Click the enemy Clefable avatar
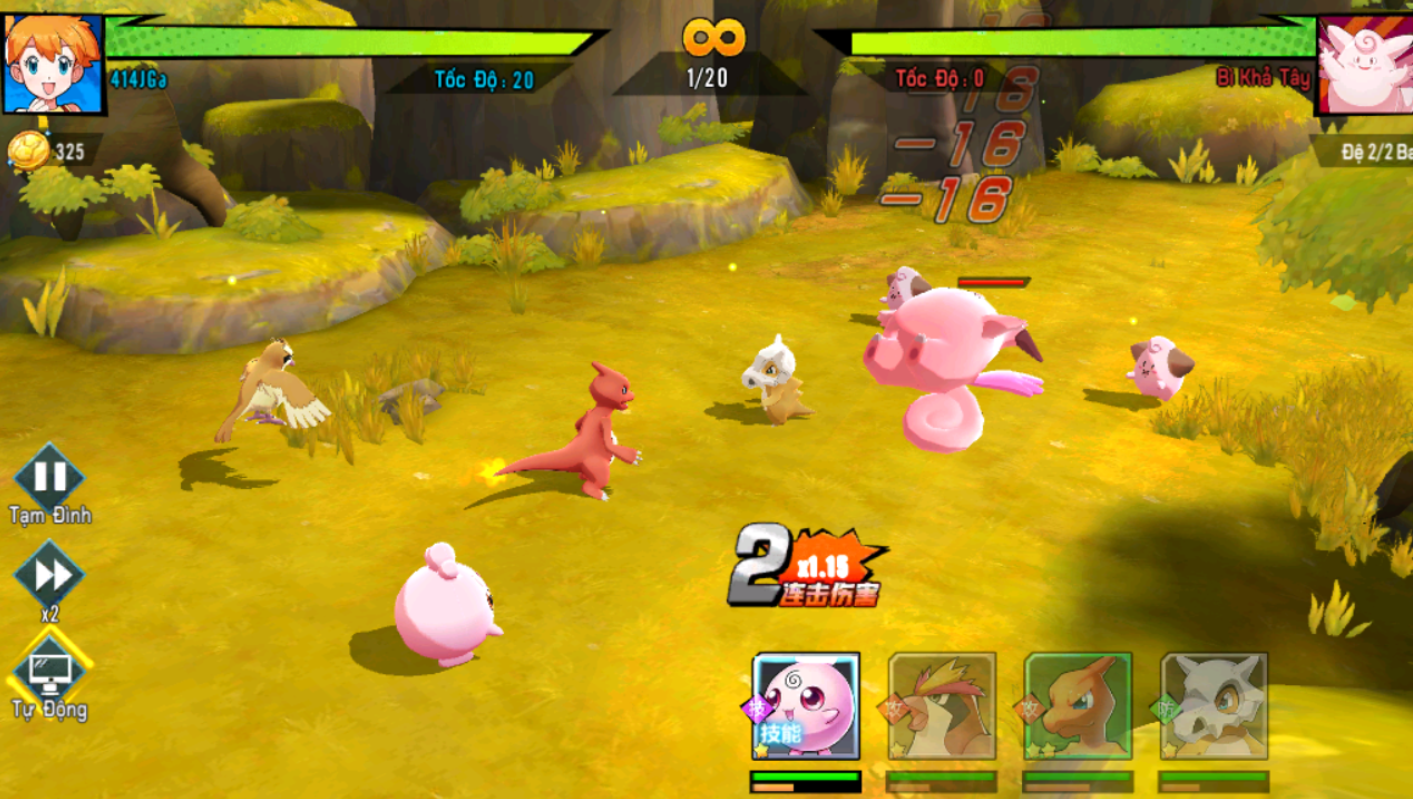The height and width of the screenshot is (799, 1413). click(1364, 64)
